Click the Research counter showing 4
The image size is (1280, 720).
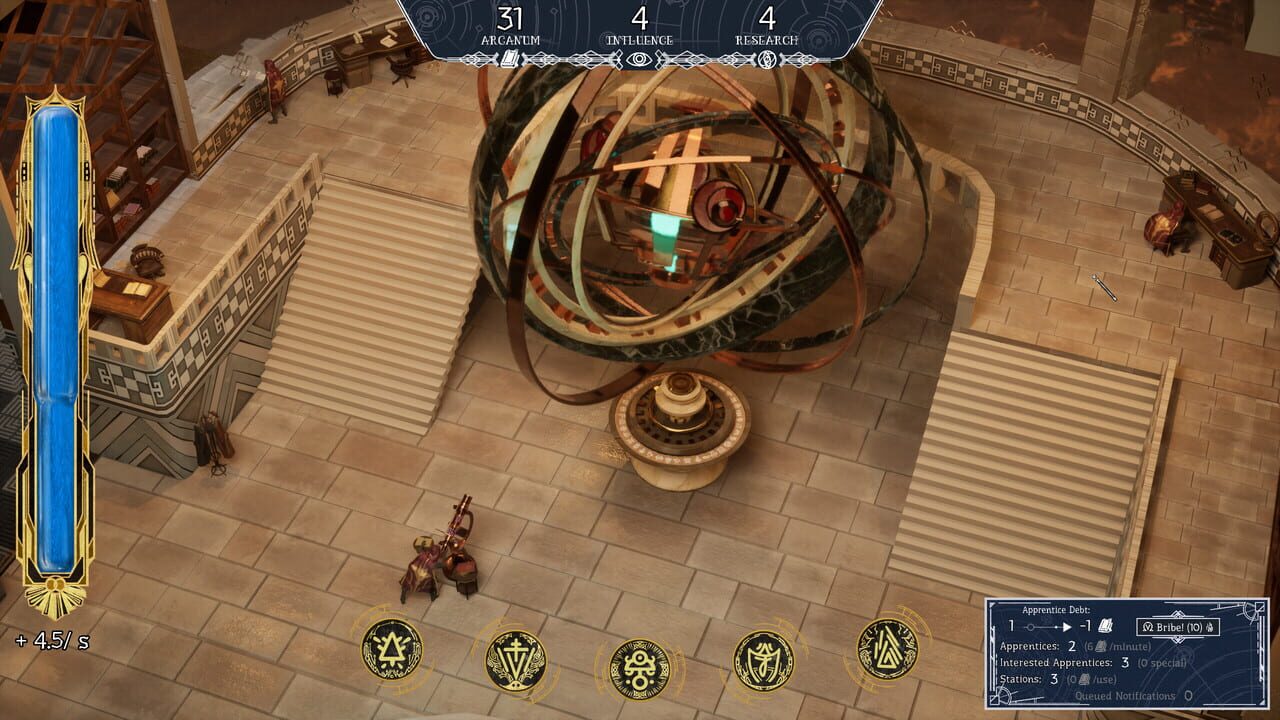click(x=768, y=17)
